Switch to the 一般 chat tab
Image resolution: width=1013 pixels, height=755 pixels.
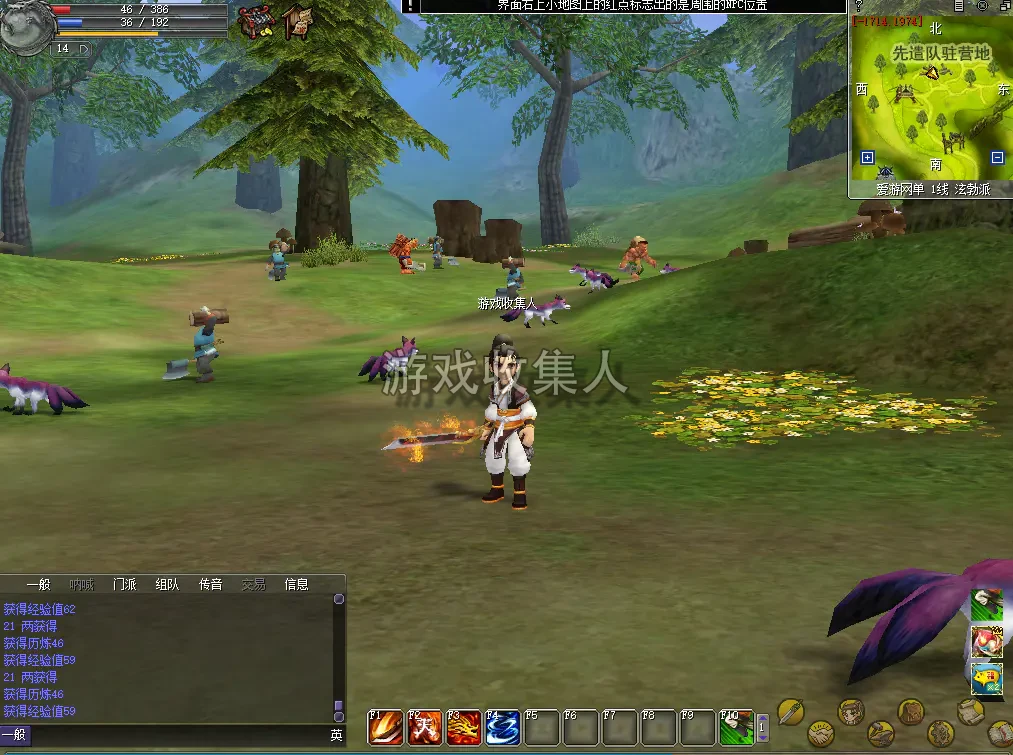[x=39, y=584]
